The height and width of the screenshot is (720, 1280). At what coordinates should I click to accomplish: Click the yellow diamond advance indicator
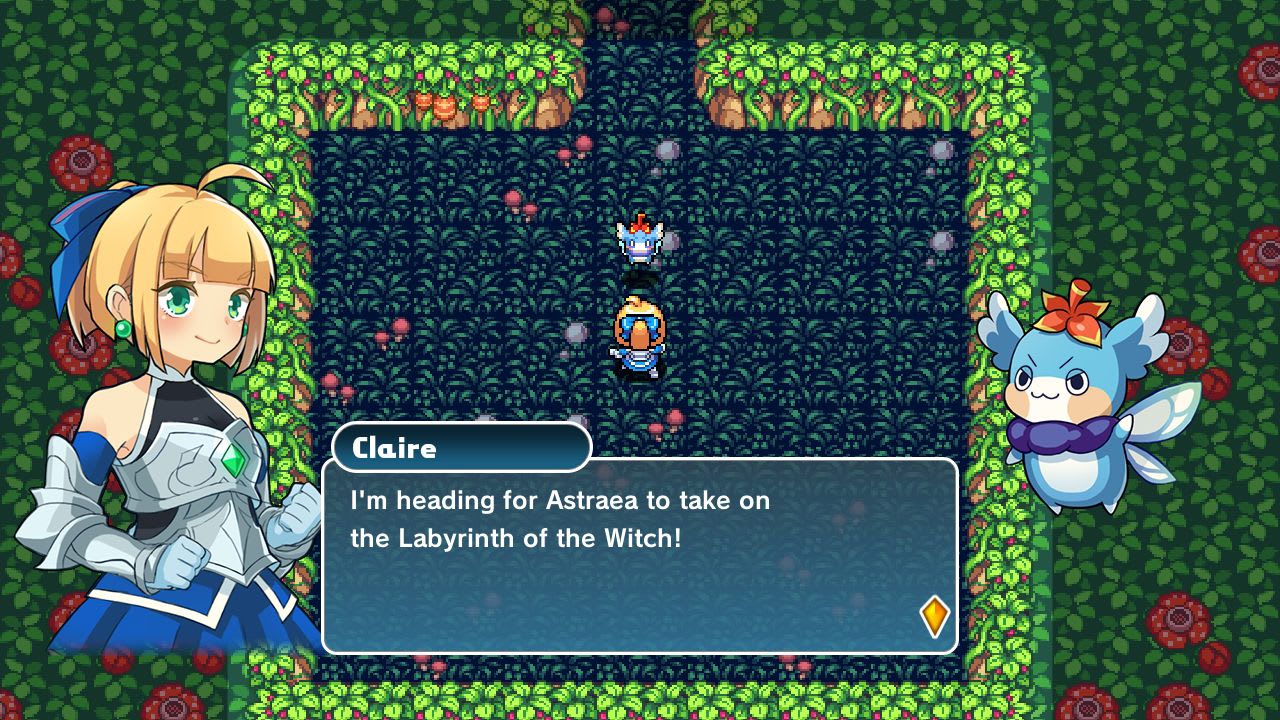pos(934,616)
